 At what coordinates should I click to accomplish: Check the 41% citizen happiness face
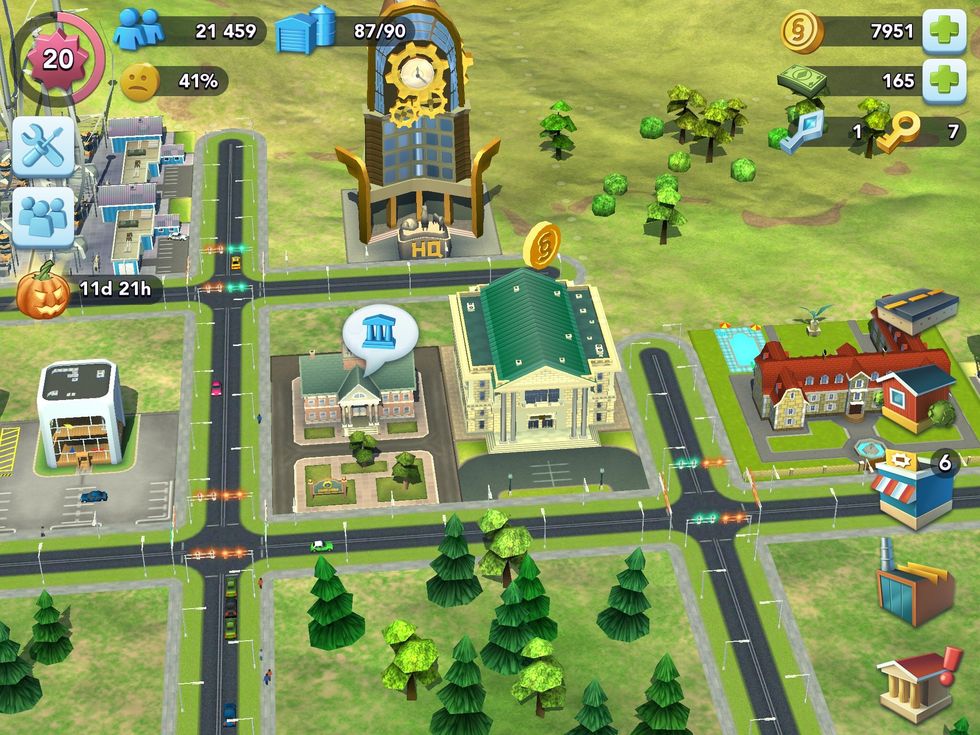tap(140, 80)
